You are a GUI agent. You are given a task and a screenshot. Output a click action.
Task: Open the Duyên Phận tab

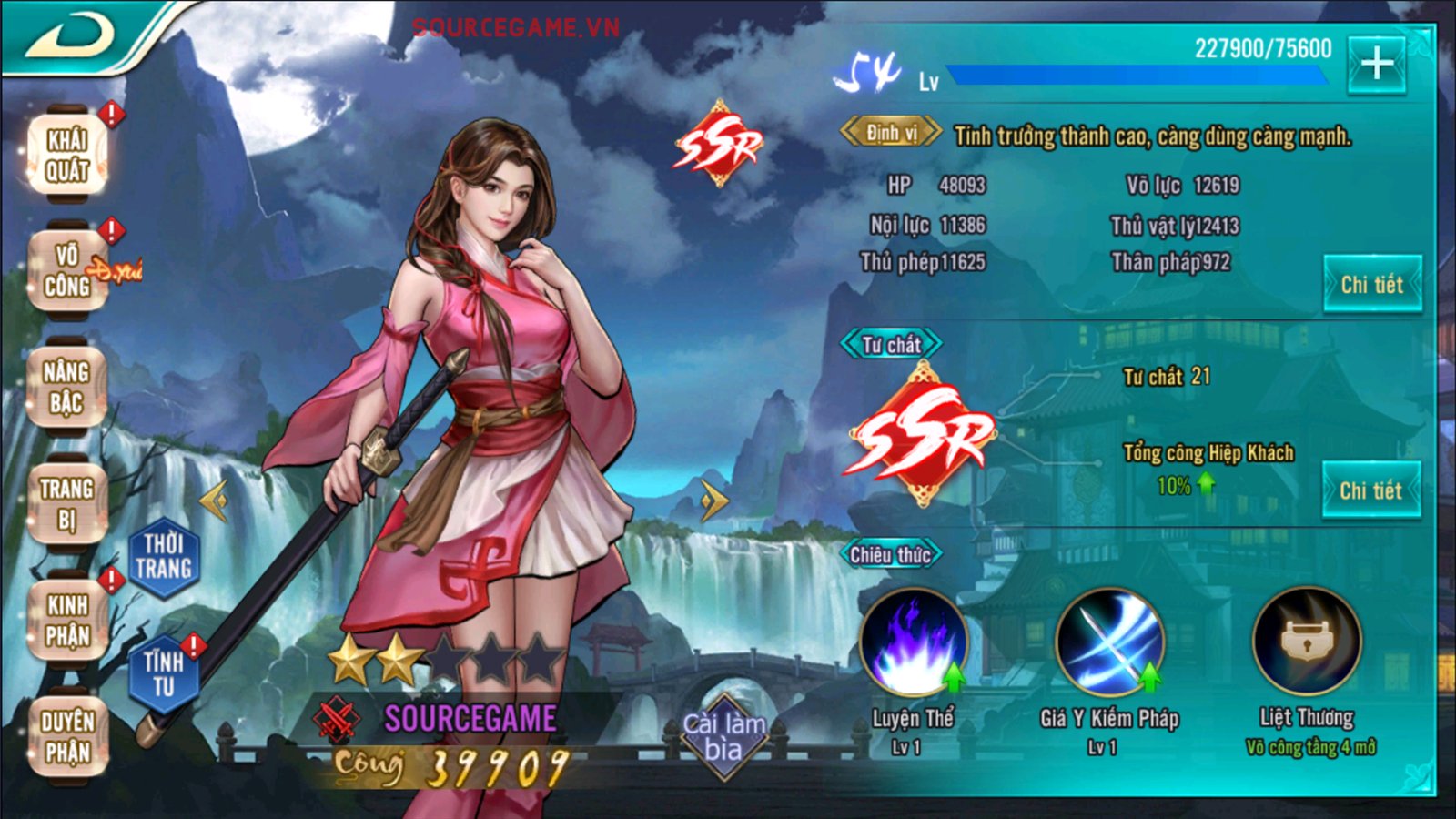click(x=67, y=736)
